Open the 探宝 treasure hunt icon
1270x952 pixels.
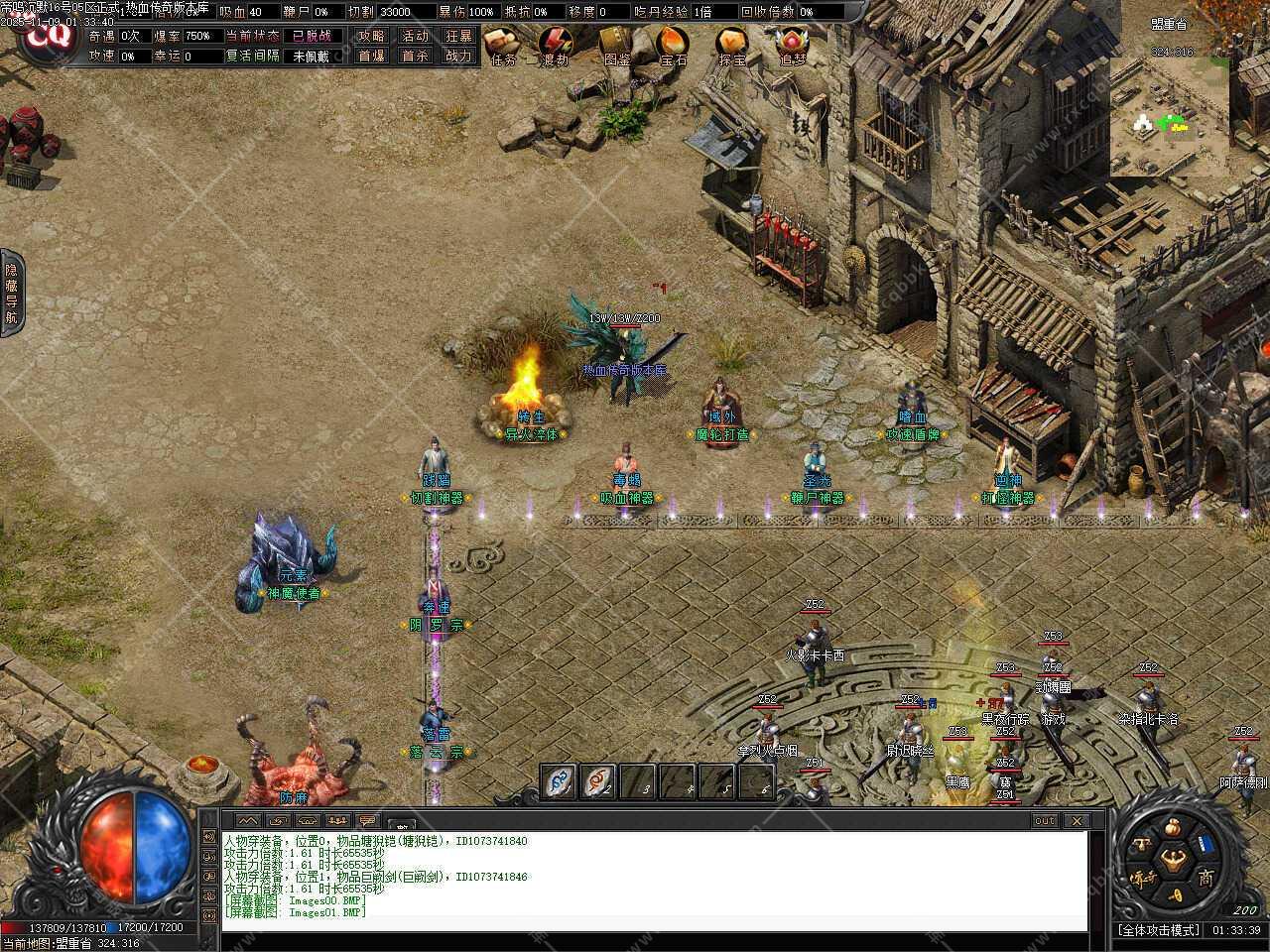(733, 44)
